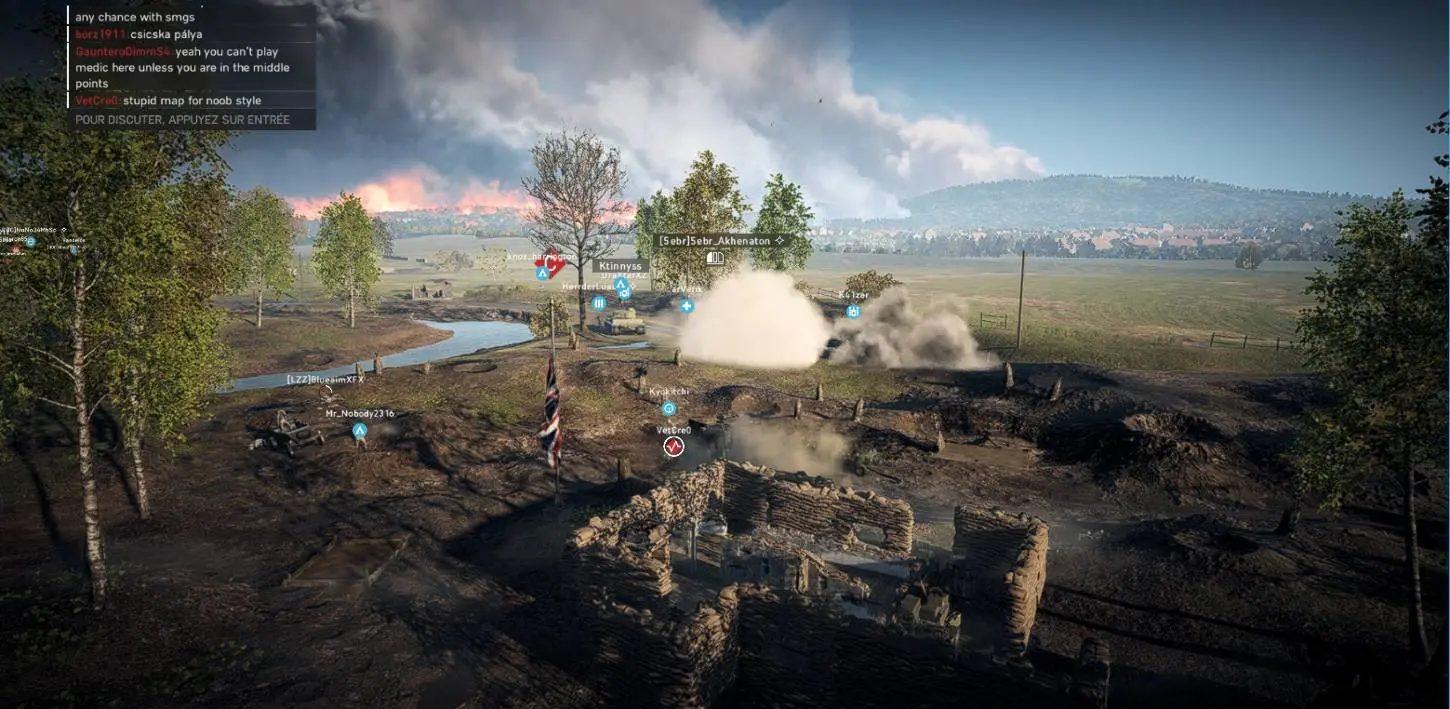Select the [LZZ]BlueaimXFX player marker
The image size is (1450, 709).
(x=326, y=381)
